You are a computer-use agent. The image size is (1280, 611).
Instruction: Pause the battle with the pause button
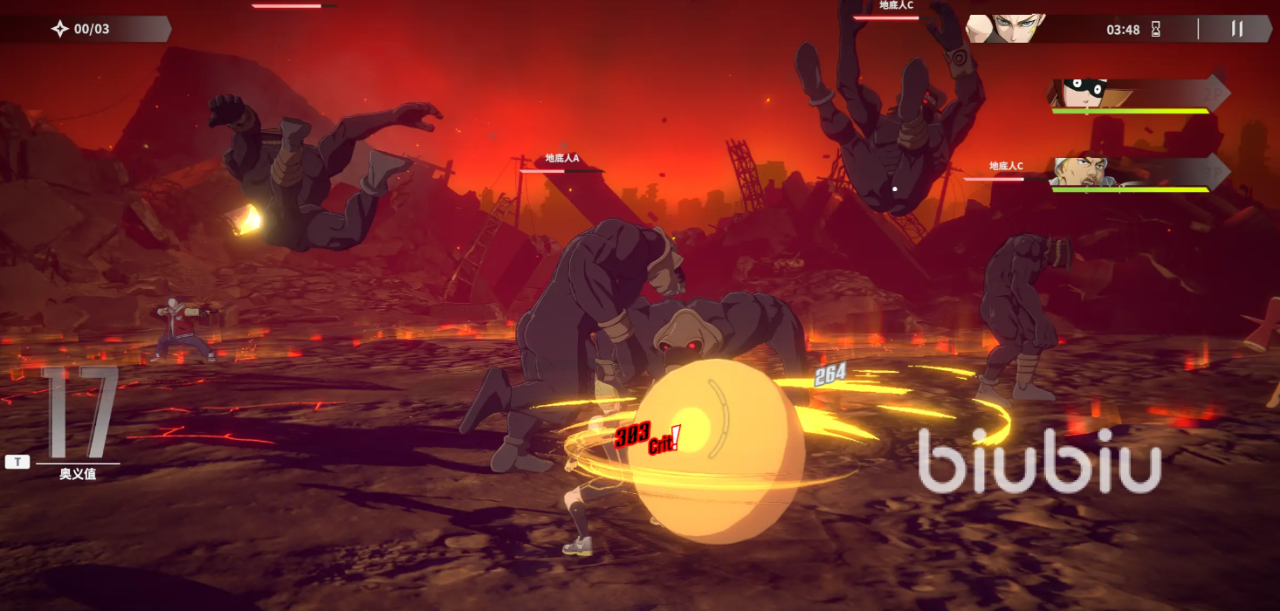click(x=1237, y=29)
